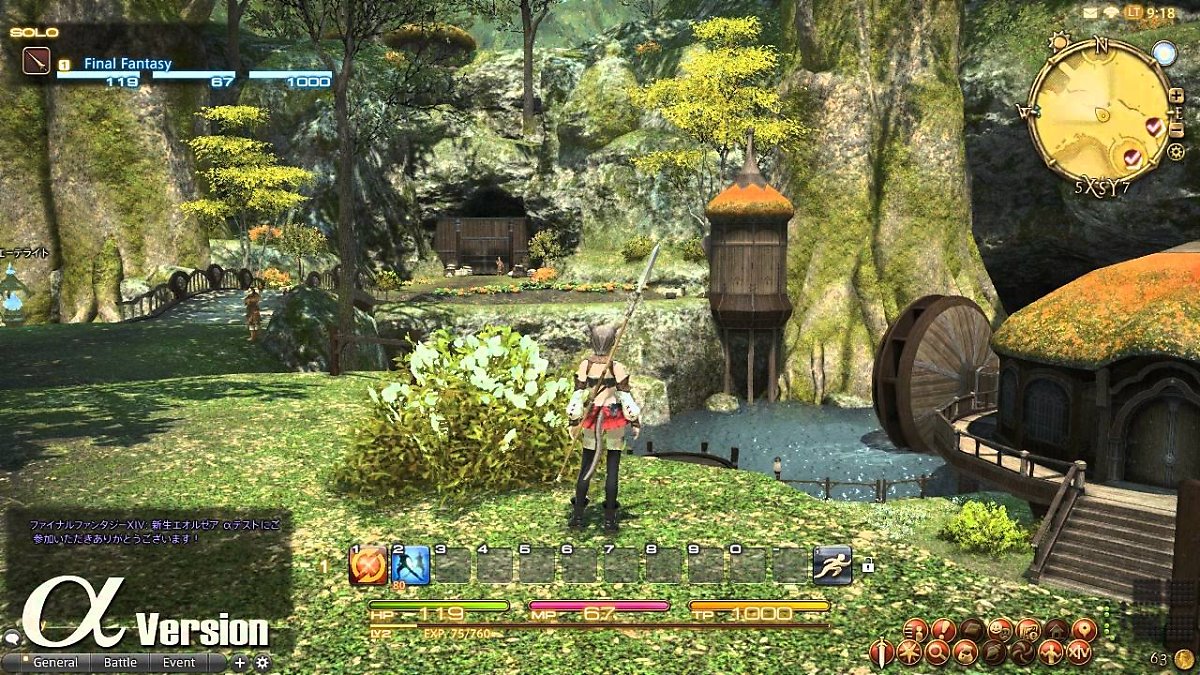The height and width of the screenshot is (675, 1200).
Task: Open the XIV system menu icon
Action: click(1079, 653)
